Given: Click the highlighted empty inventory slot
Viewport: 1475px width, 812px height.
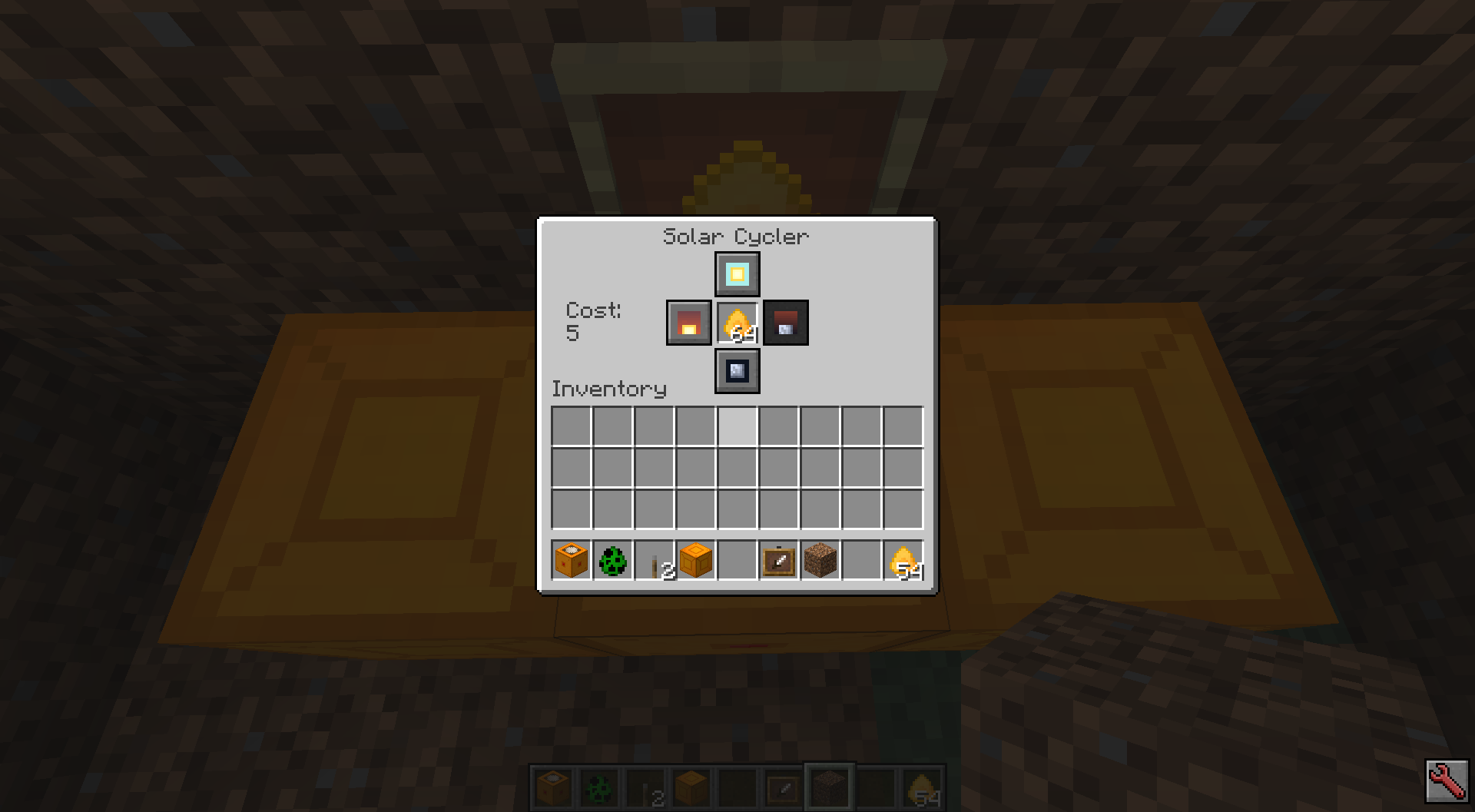Looking at the screenshot, I should click(x=736, y=425).
